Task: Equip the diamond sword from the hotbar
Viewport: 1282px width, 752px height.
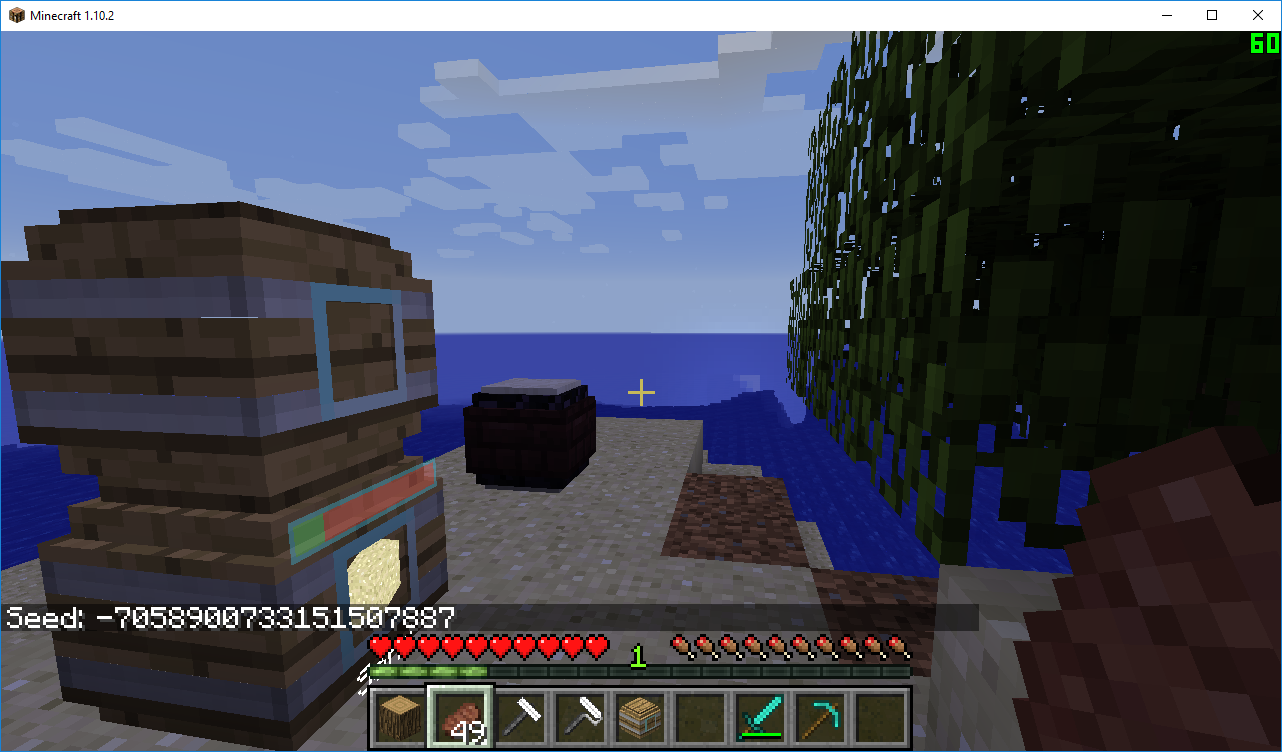Action: [x=760, y=717]
